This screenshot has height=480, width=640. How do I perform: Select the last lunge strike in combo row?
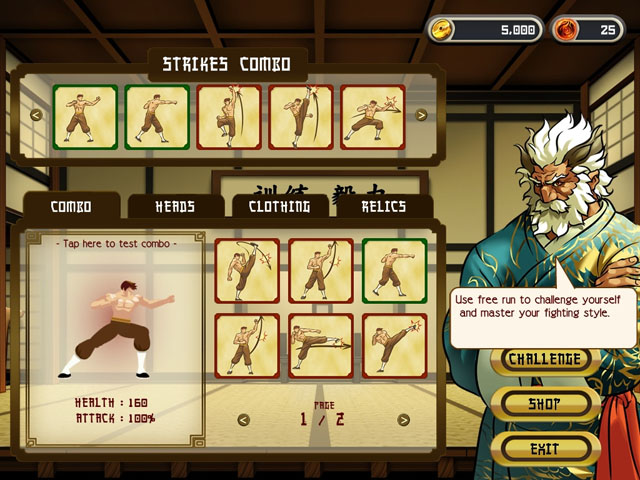pyautogui.click(x=372, y=117)
